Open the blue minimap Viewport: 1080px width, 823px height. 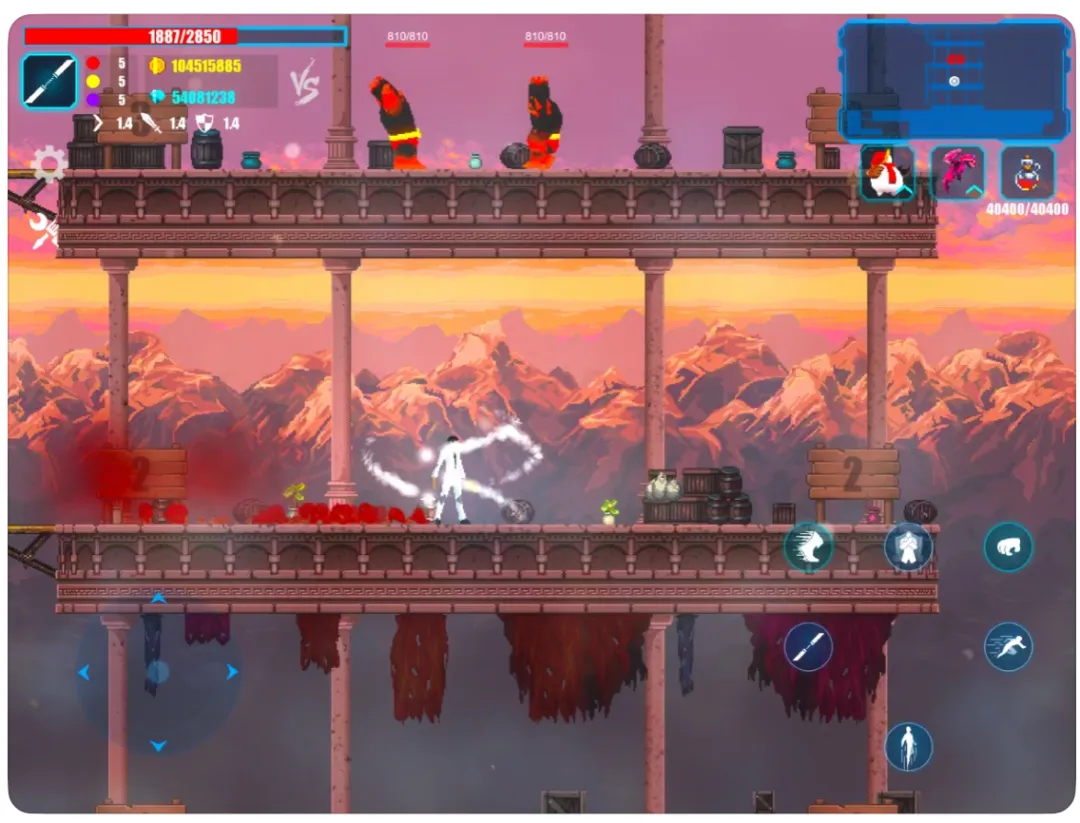pyautogui.click(x=954, y=81)
